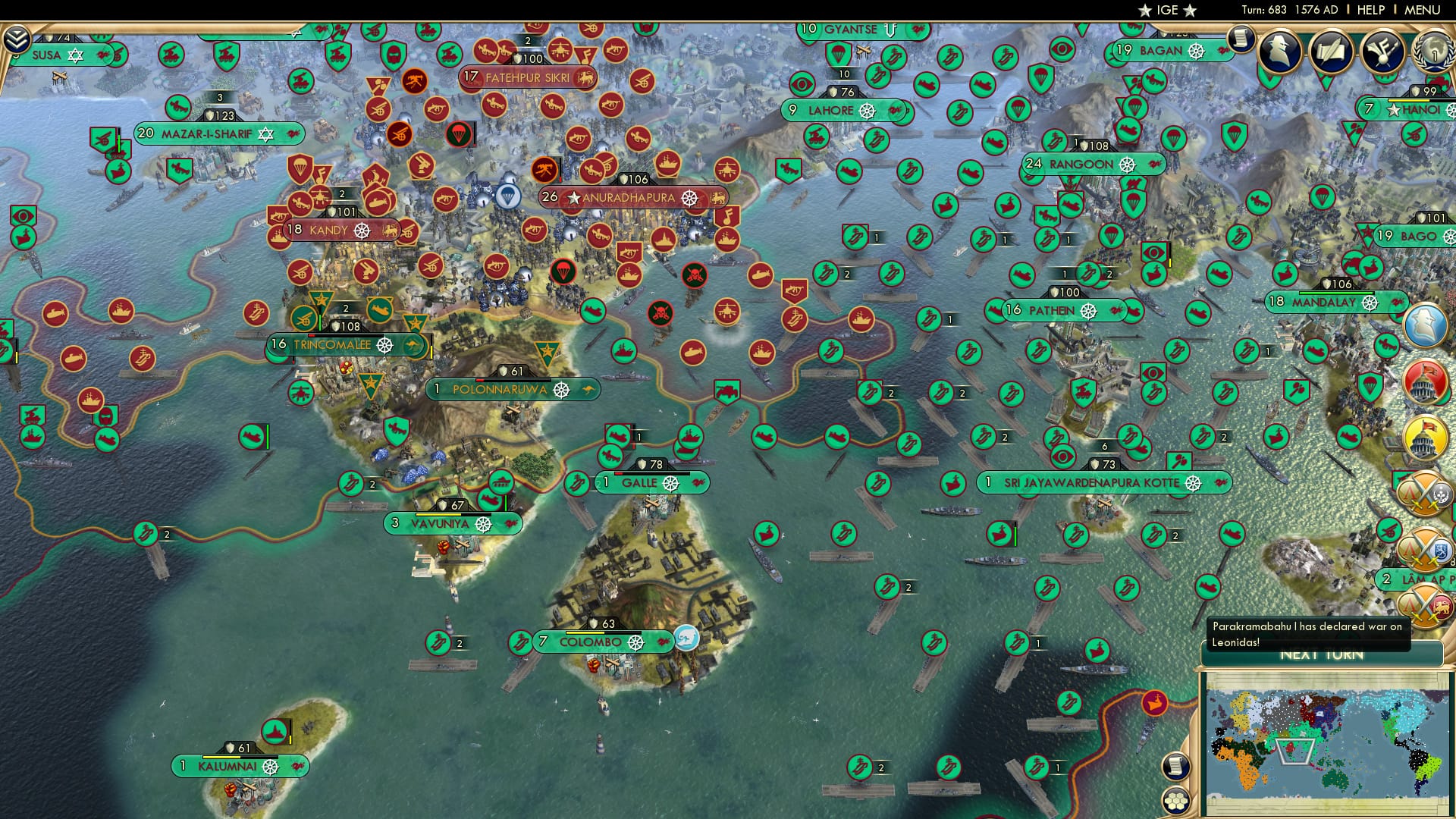Viewport: 1456px width, 819px height.
Task: Open the Culture overview icon
Action: [x=1382, y=52]
